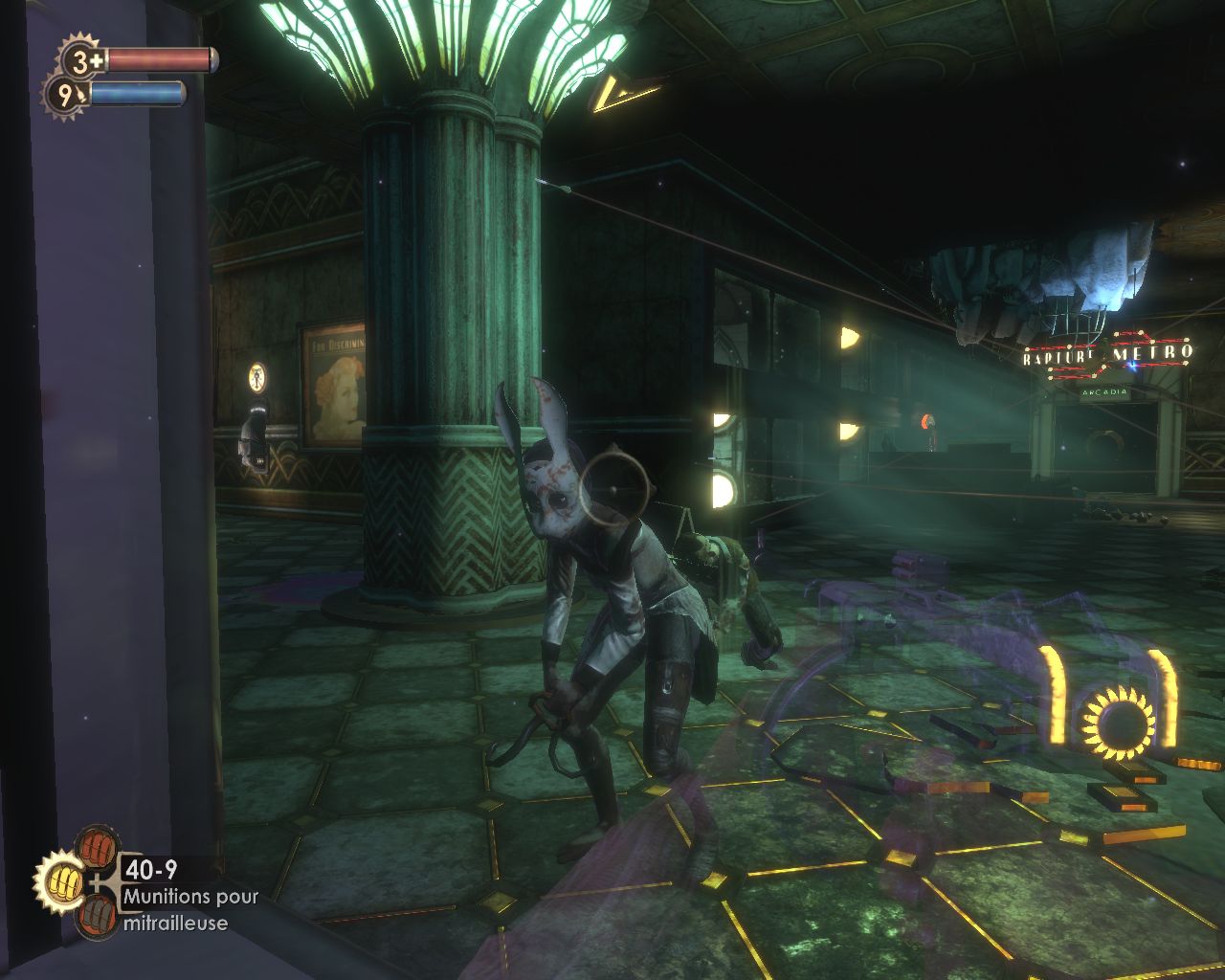Switch to the grey ammo type icon

click(x=96, y=917)
